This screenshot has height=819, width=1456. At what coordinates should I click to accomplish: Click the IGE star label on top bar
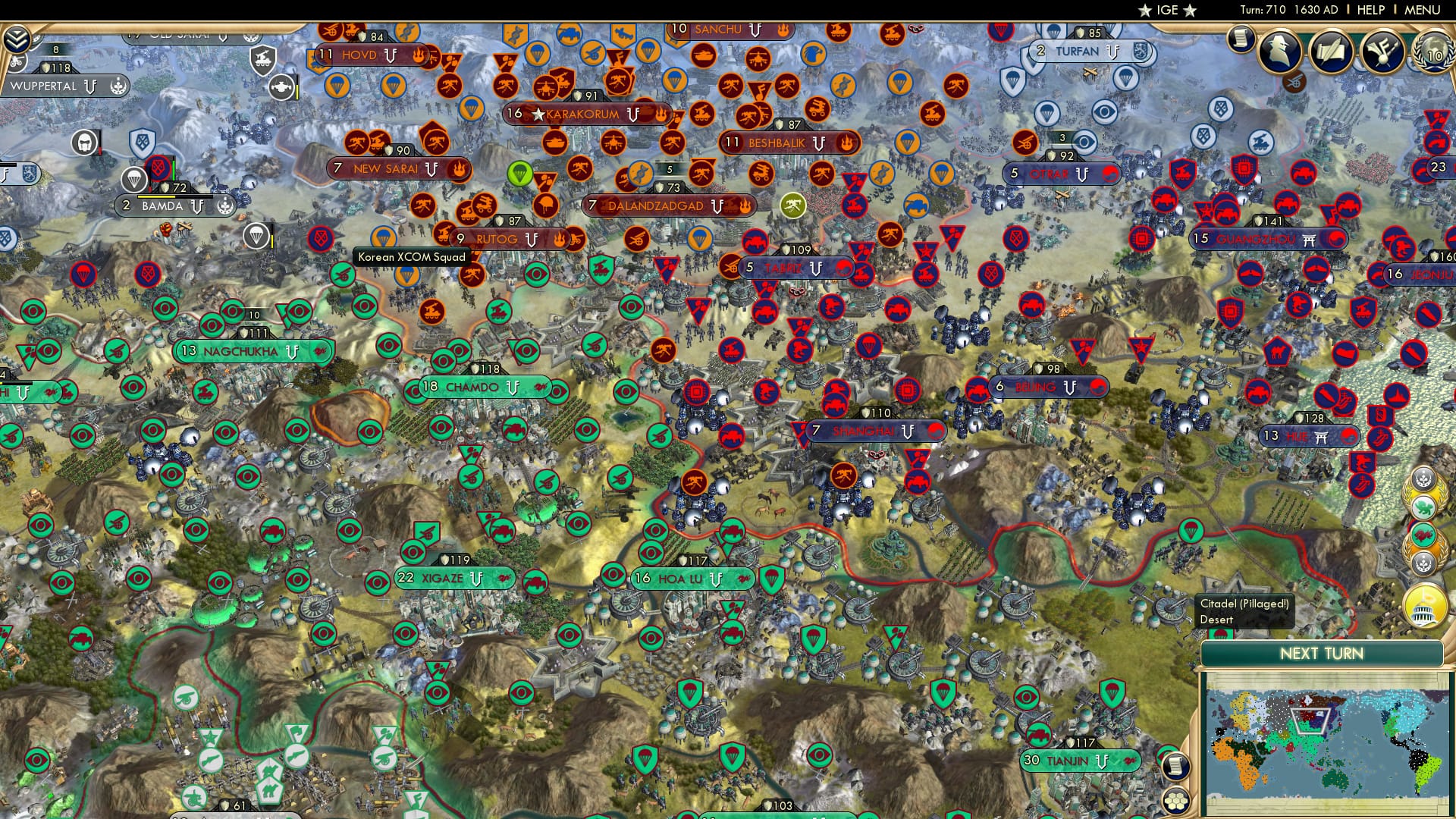click(x=1168, y=11)
